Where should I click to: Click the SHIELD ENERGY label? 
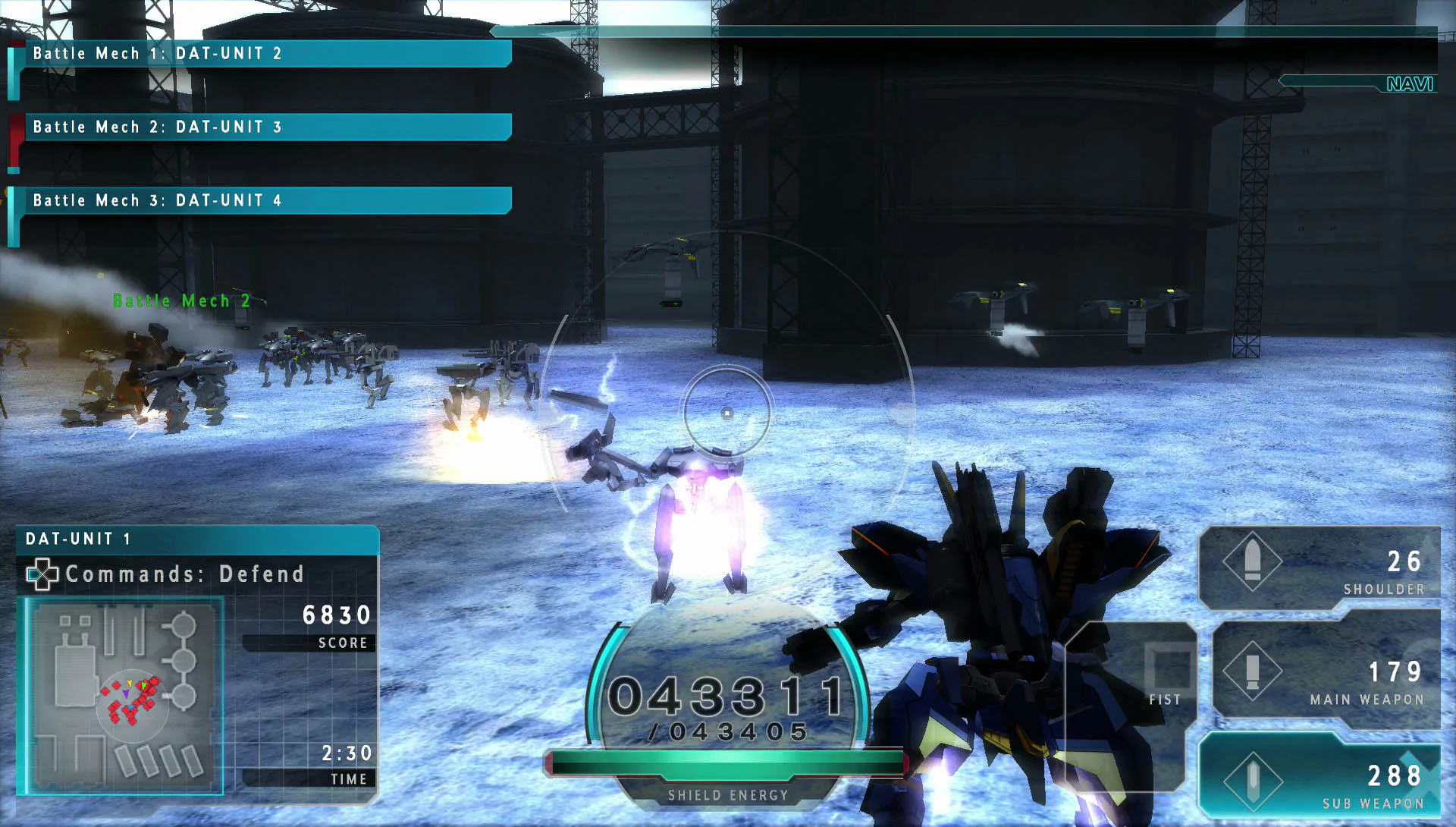726,795
